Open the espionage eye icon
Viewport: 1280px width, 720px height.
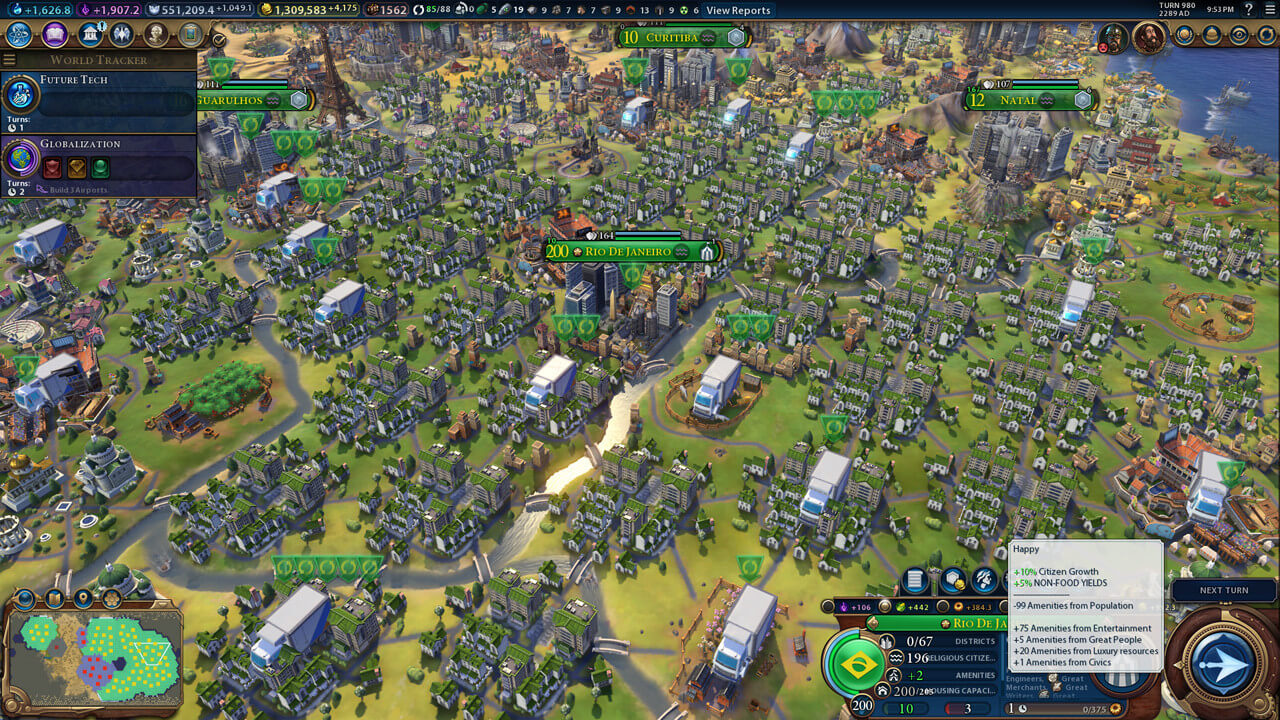1239,35
